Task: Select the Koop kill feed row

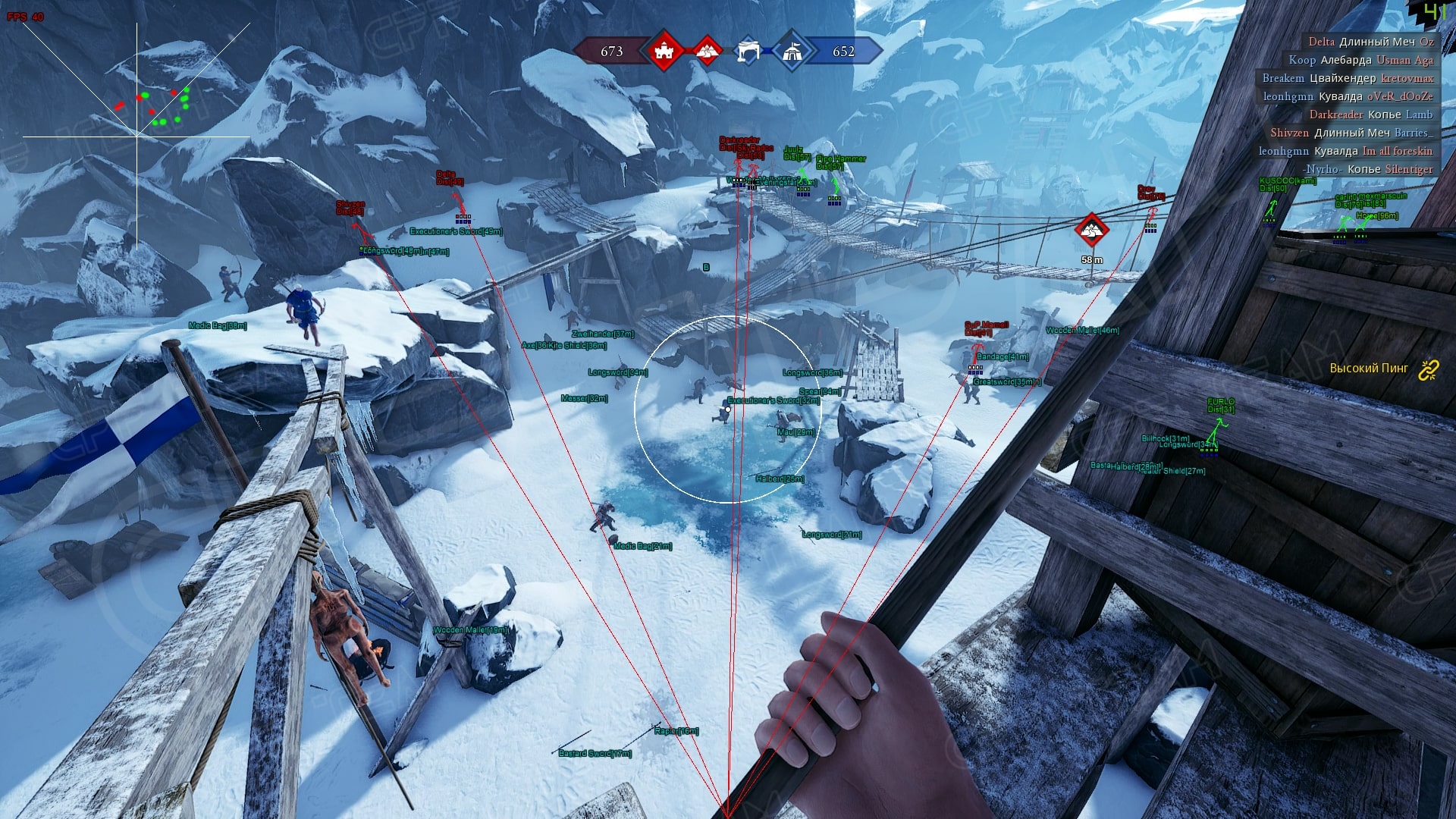Action: coord(1360,60)
